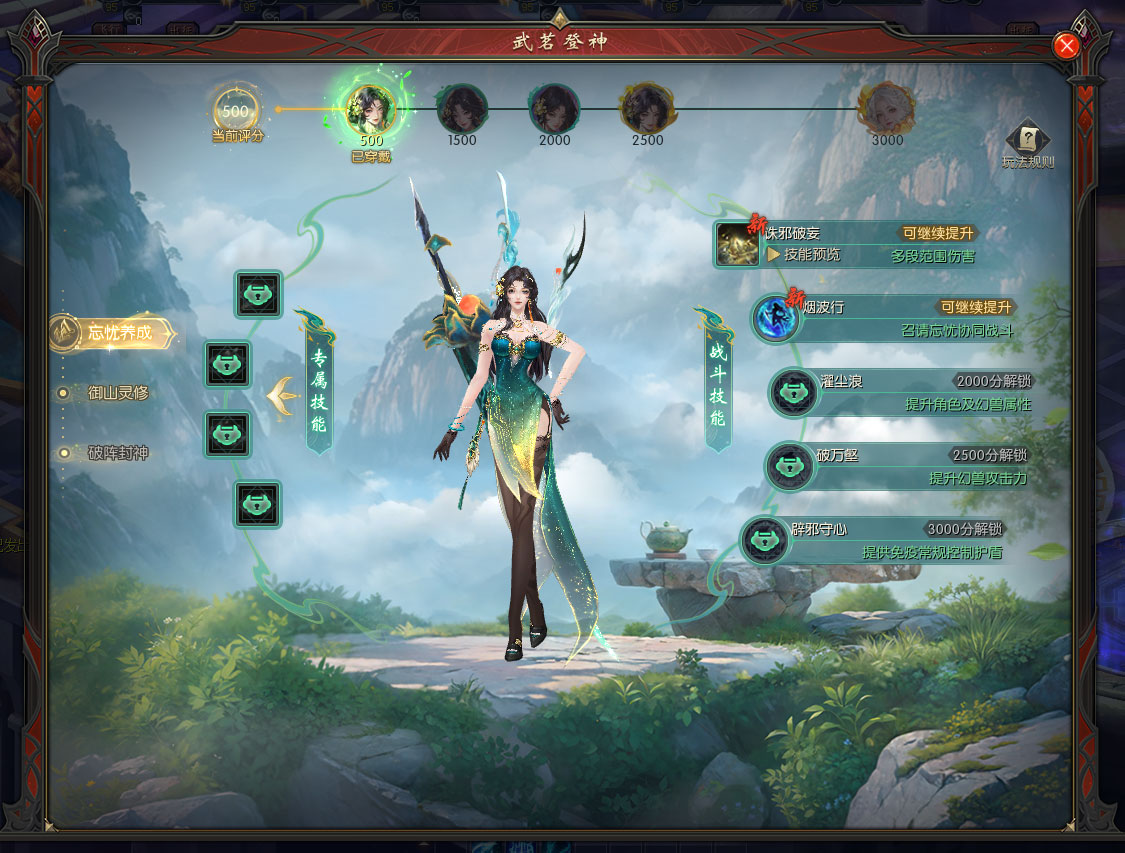Choose the 3000-point portrait stage
1125x853 pixels.
pos(887,108)
